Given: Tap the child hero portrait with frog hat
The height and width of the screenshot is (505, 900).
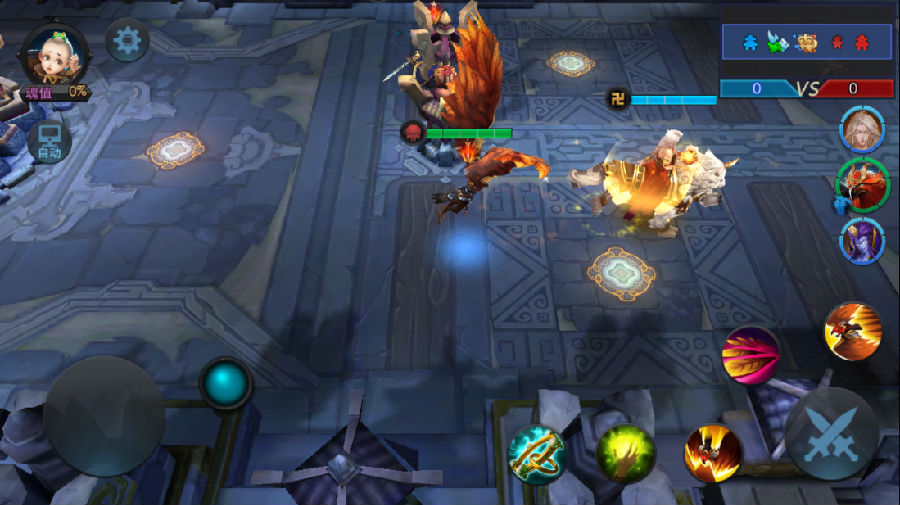Looking at the screenshot, I should click(x=54, y=58).
